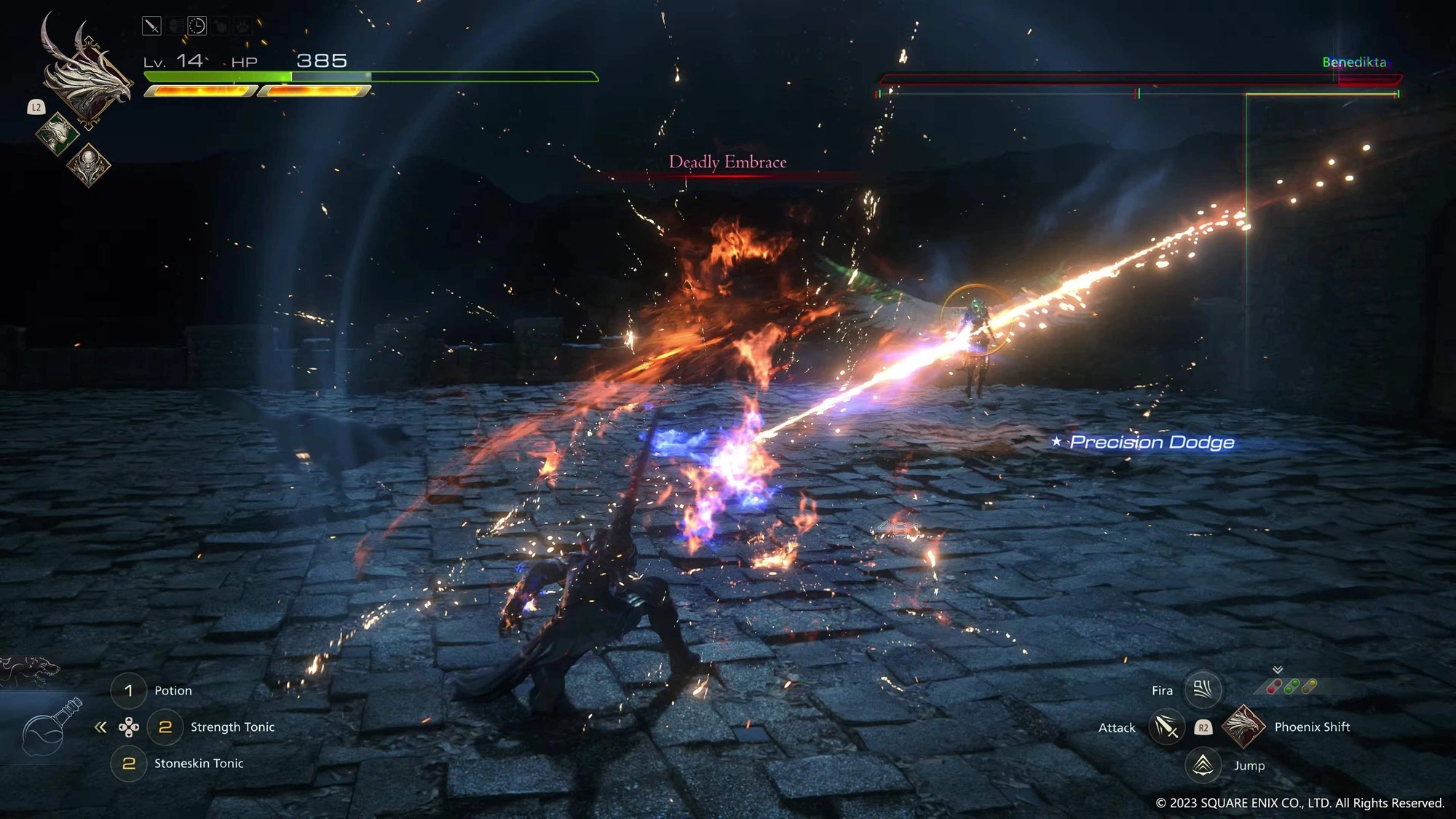1456x819 pixels.
Task: Click the clock cooldown status icon
Action: [197, 25]
